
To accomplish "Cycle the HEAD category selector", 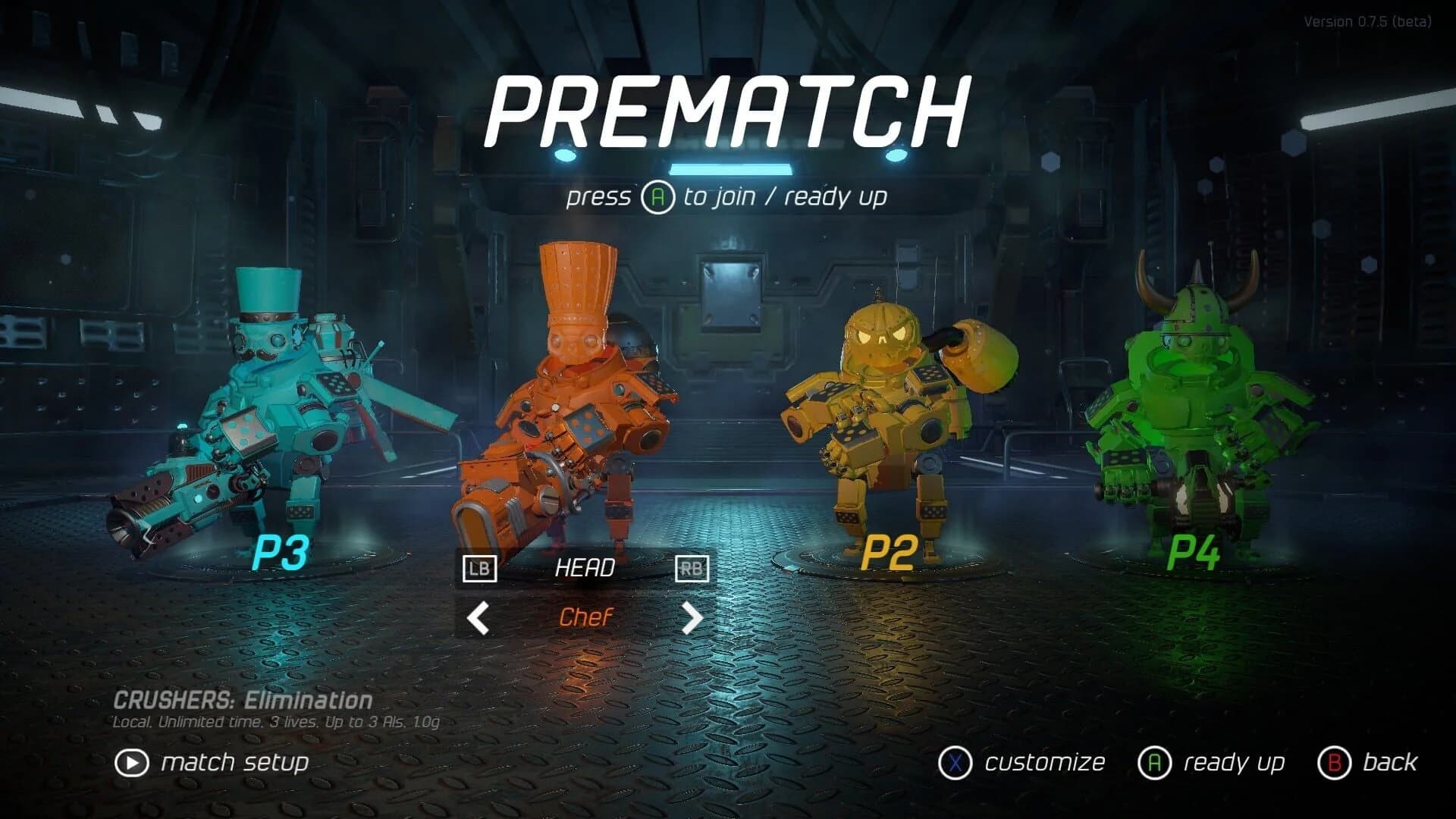I will 586,569.
